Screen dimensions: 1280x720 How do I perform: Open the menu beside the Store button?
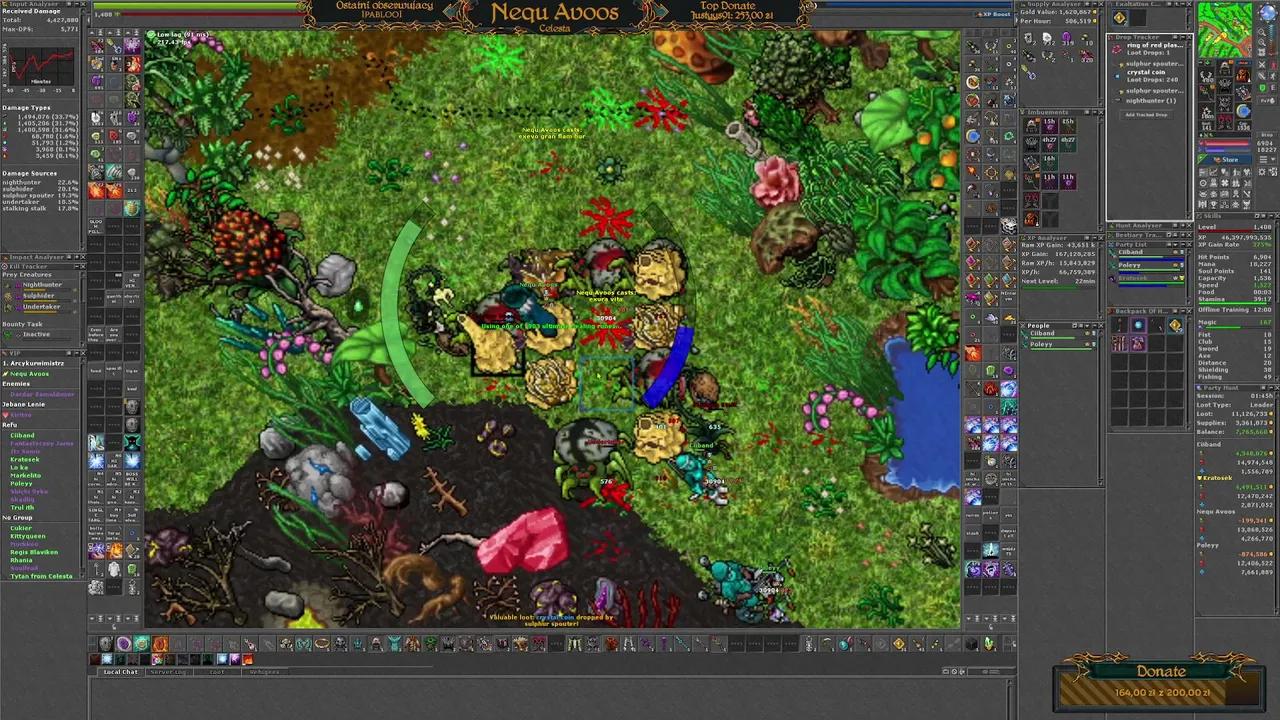(1262, 160)
